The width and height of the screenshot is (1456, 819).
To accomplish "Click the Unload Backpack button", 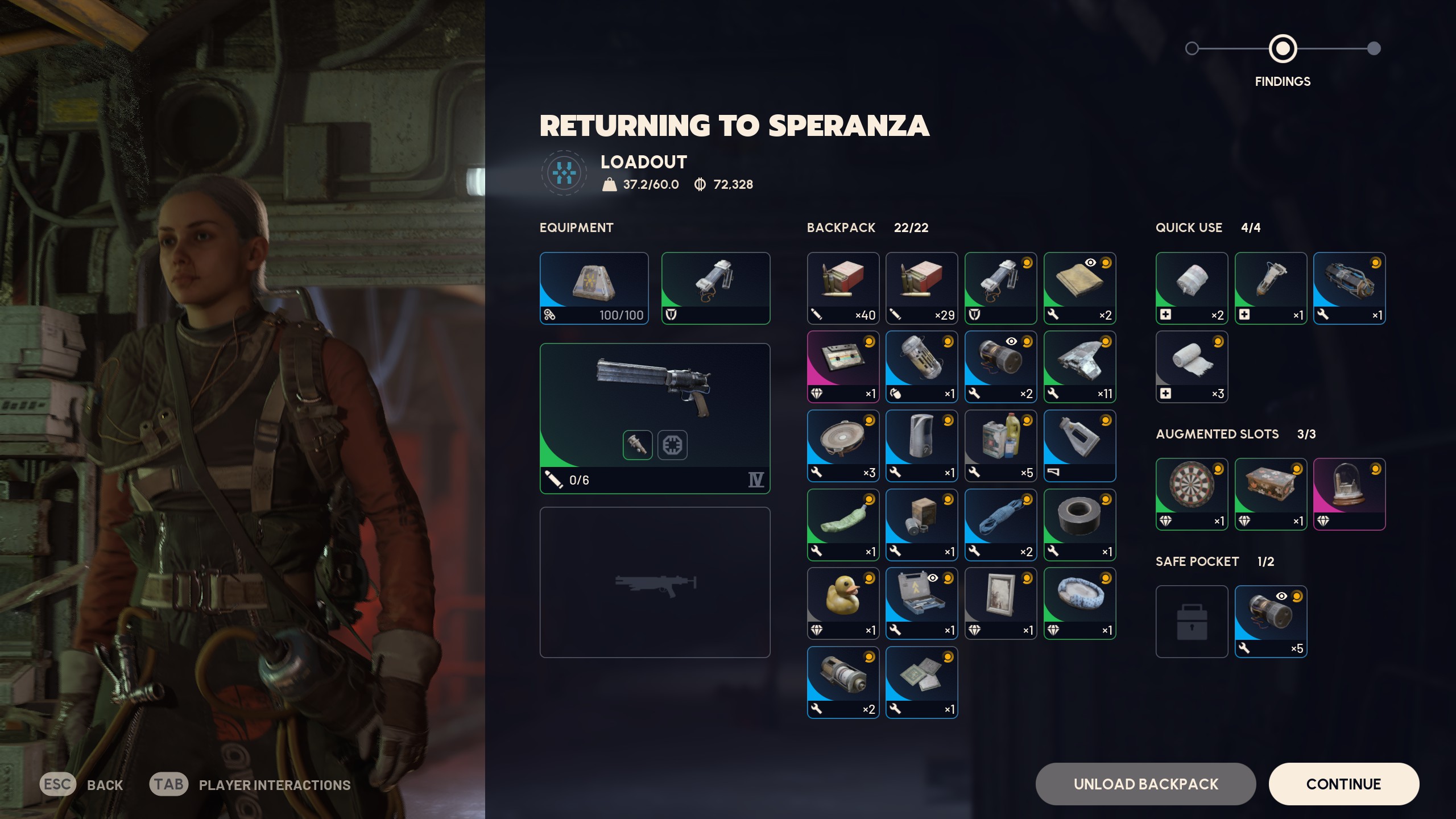I will click(1145, 784).
